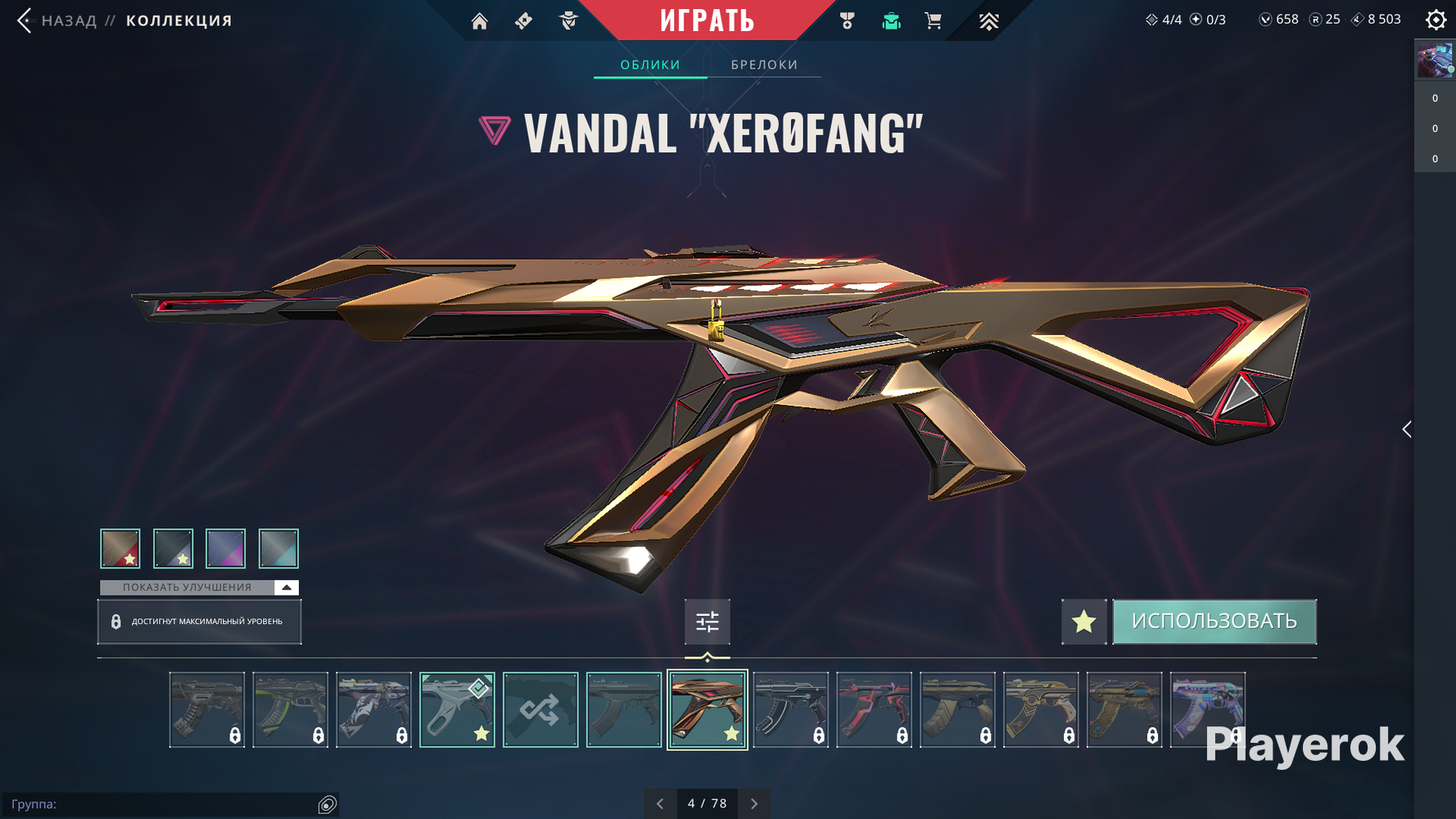Select the purple and pink color variant

pyautogui.click(x=225, y=548)
